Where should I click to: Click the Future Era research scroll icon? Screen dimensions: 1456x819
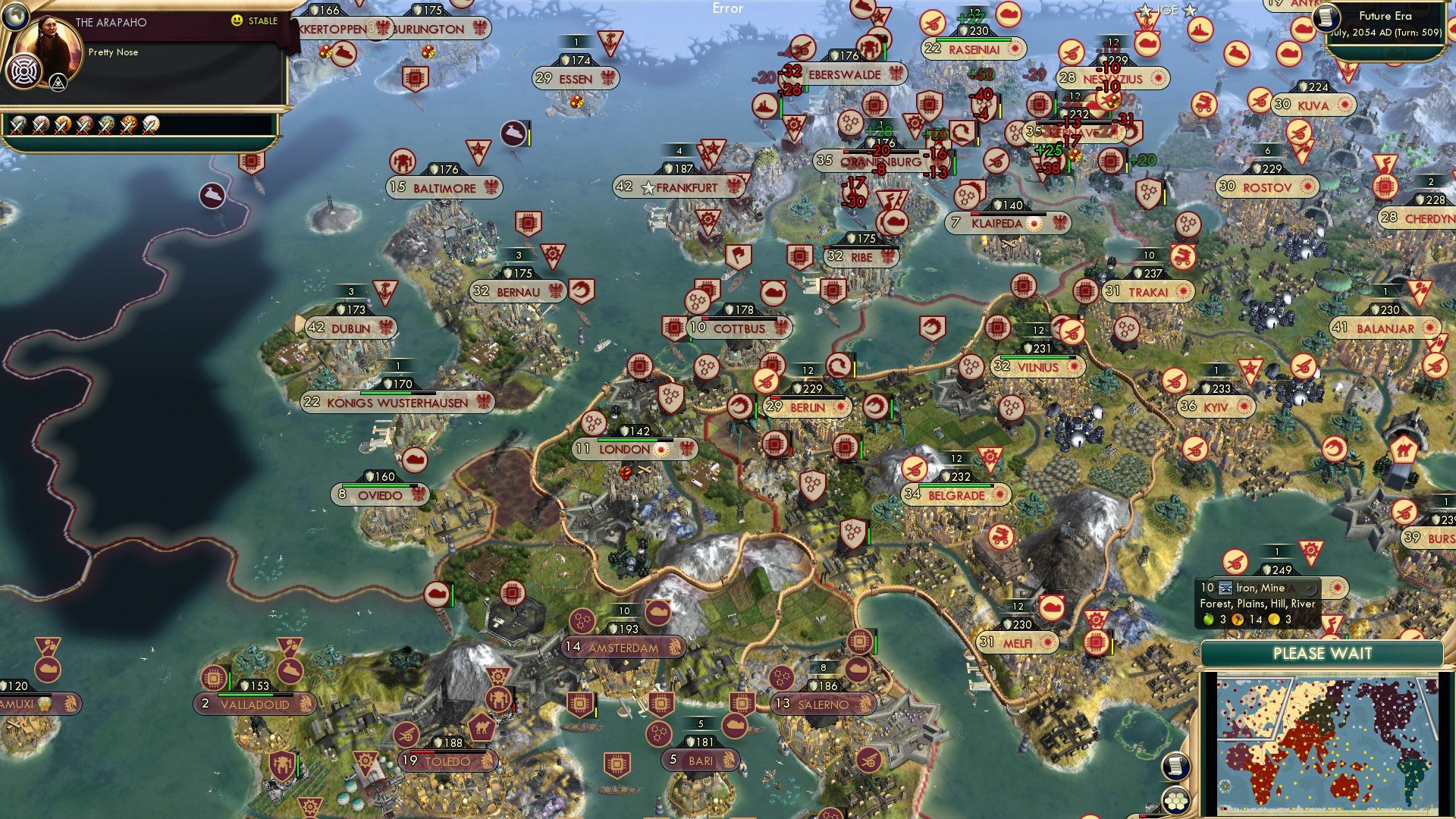[x=1326, y=17]
